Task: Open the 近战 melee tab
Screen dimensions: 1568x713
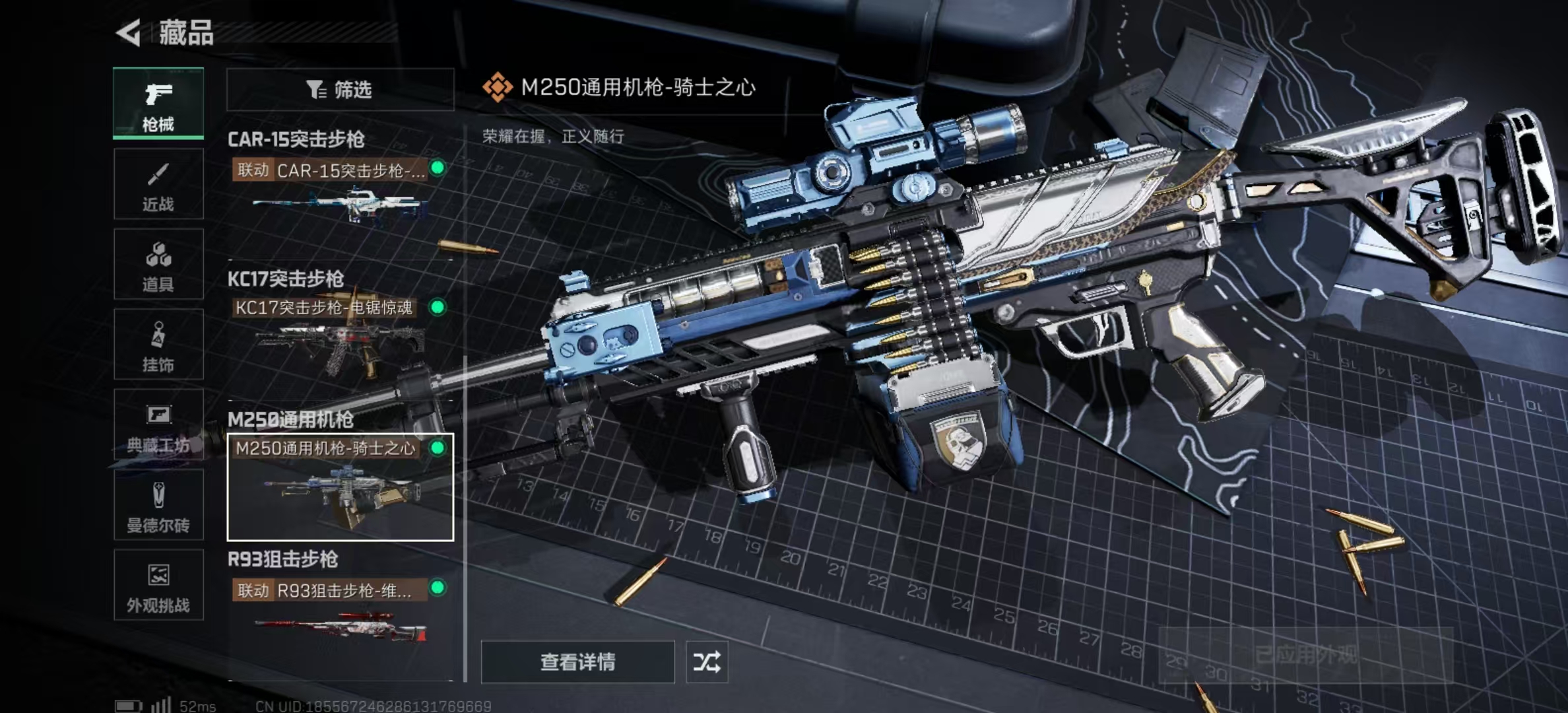Action: [x=158, y=184]
